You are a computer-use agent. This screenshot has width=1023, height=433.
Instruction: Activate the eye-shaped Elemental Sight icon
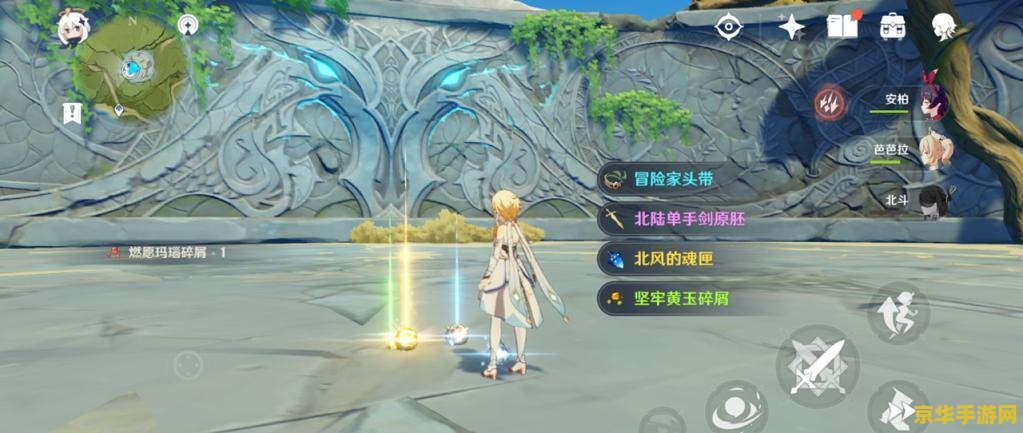coord(729,27)
